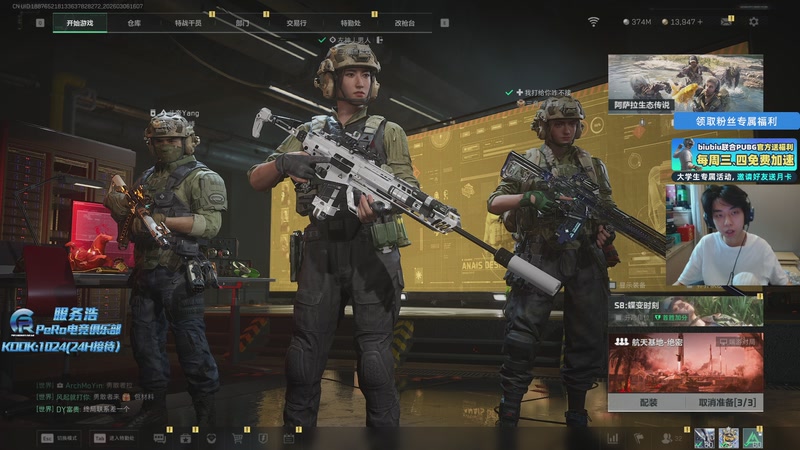Open the mail envelope icon
The width and height of the screenshot is (800, 450).
[x=728, y=22]
